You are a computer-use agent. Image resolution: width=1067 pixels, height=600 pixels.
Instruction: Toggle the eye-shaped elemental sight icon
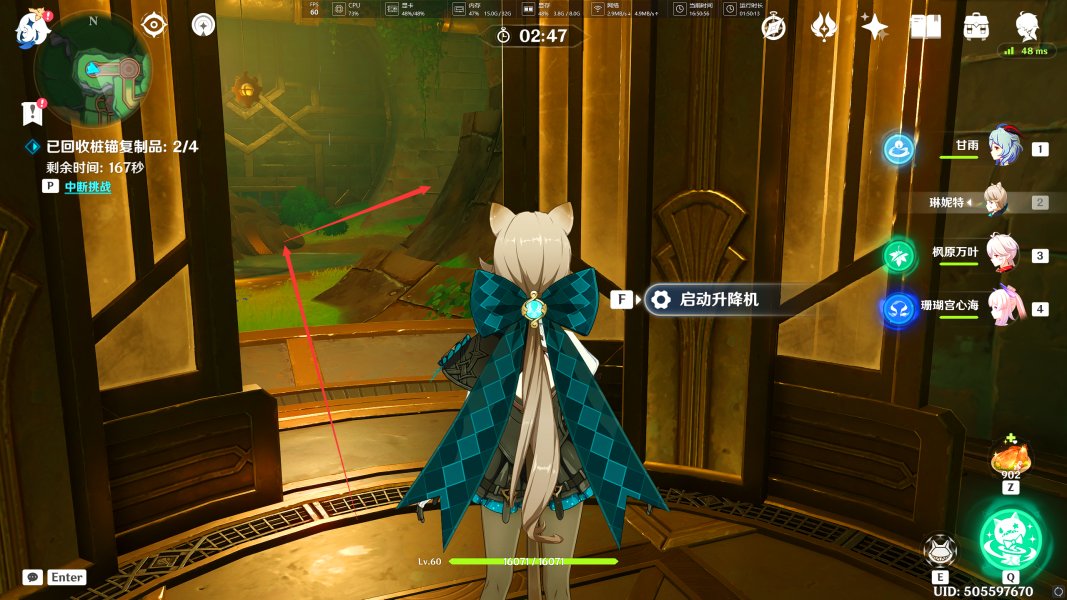(153, 25)
